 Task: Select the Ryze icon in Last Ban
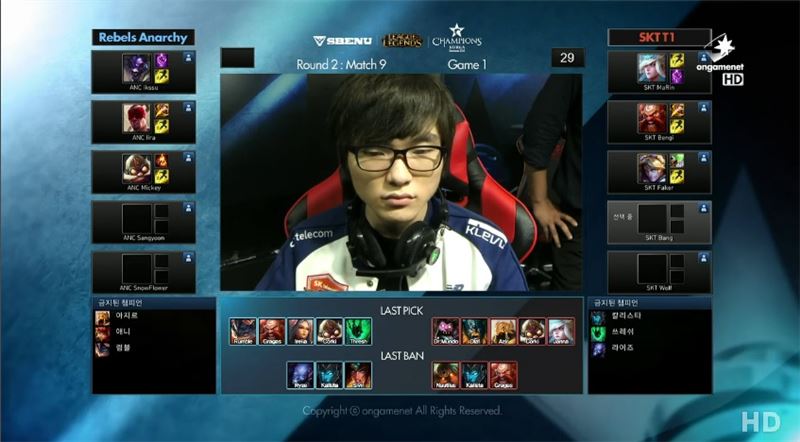pos(300,374)
